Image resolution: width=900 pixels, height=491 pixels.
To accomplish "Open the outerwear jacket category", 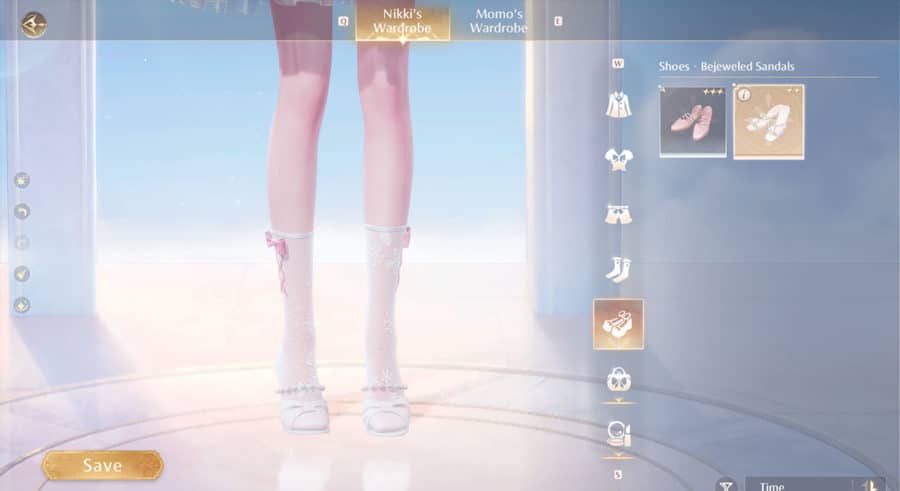I will (618, 104).
